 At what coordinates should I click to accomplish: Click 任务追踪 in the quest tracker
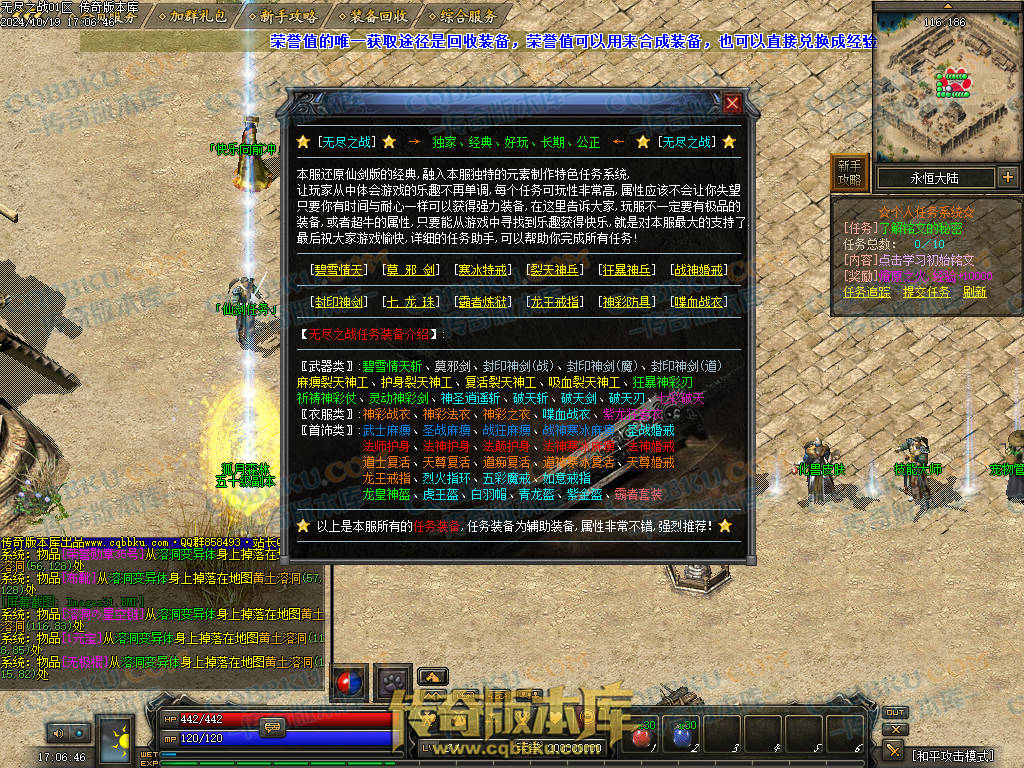coord(867,292)
